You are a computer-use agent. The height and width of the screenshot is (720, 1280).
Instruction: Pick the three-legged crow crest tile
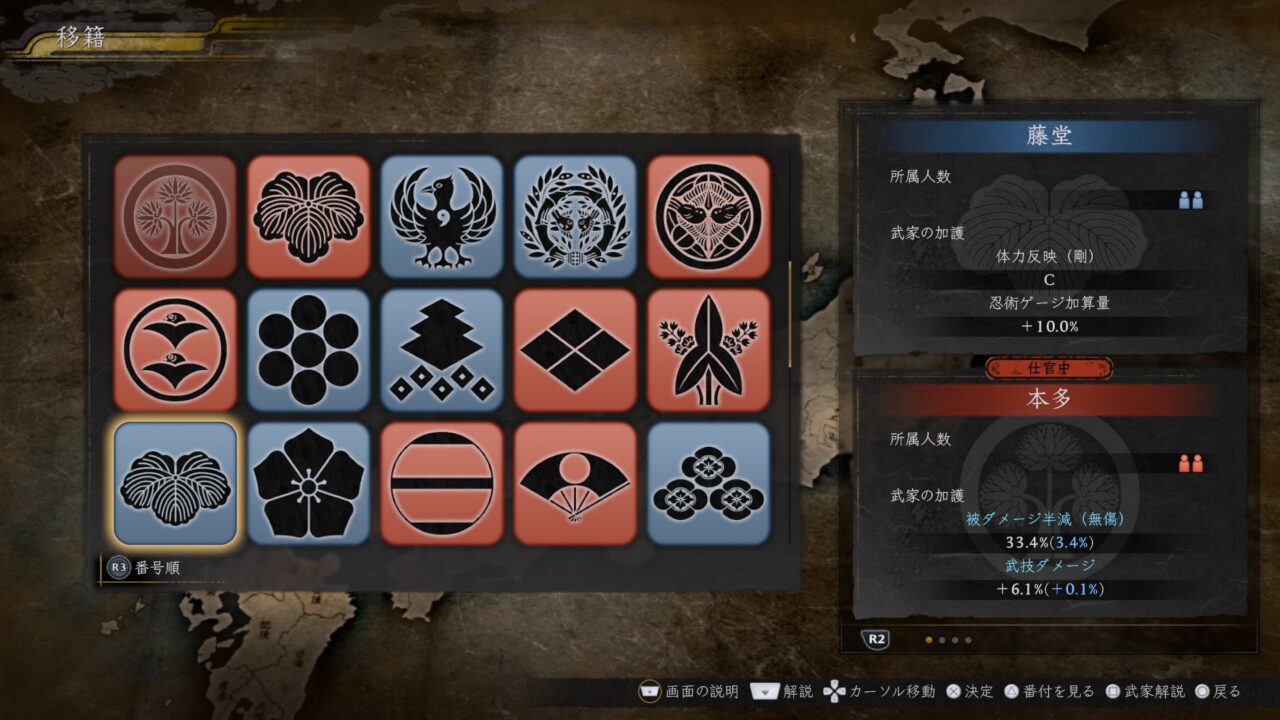[x=442, y=216]
